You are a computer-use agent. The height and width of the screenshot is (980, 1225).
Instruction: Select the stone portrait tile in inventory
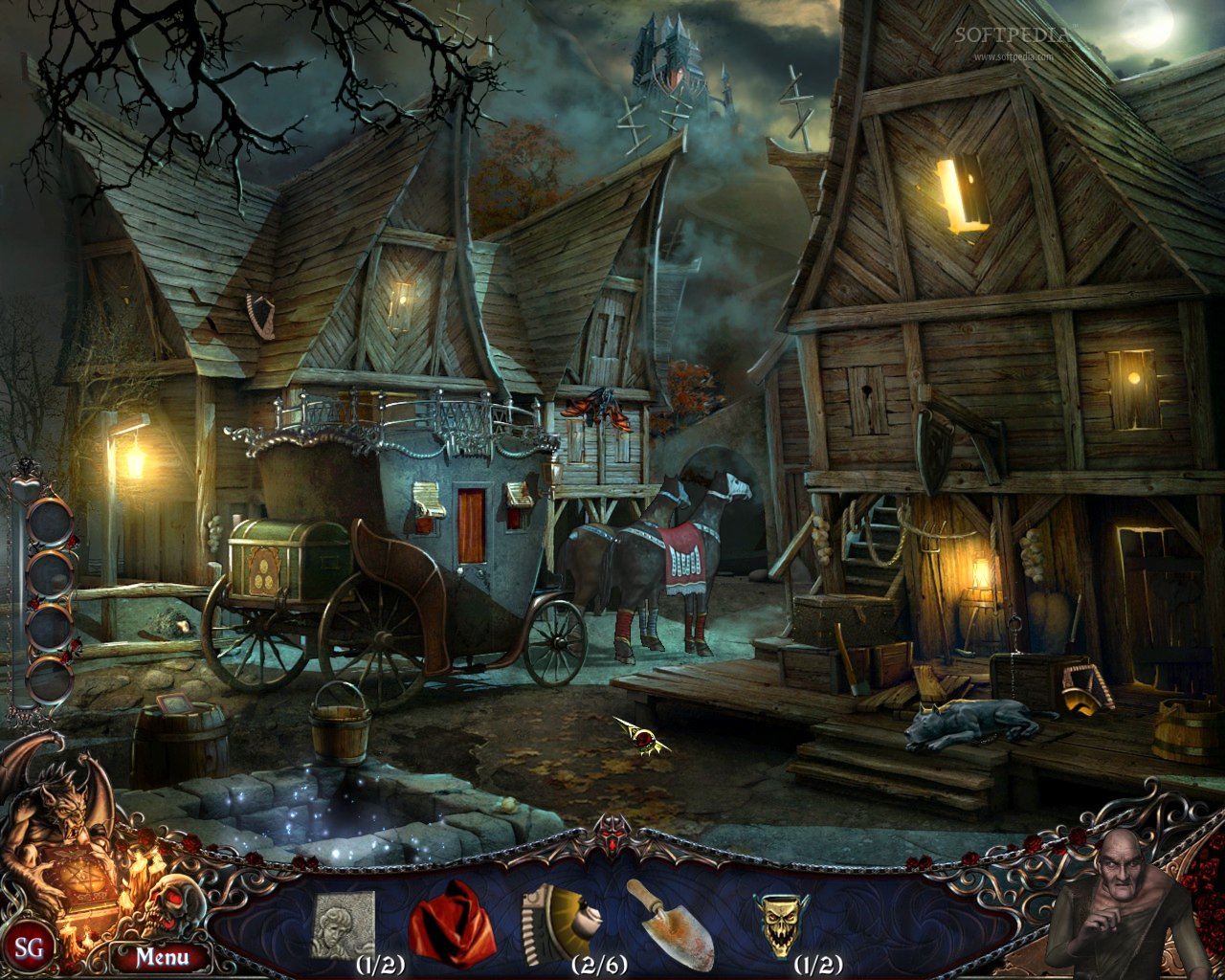(344, 924)
